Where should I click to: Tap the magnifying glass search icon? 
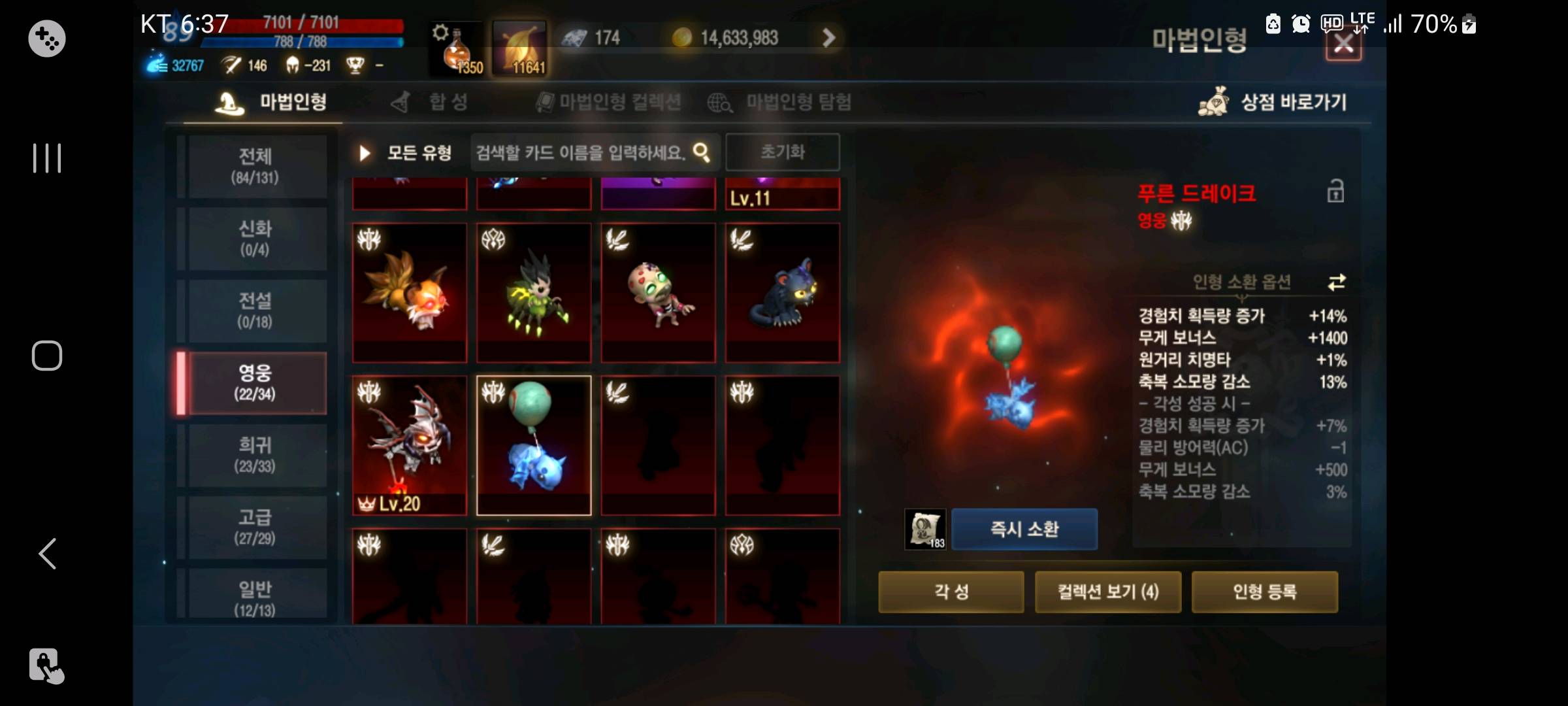click(701, 152)
